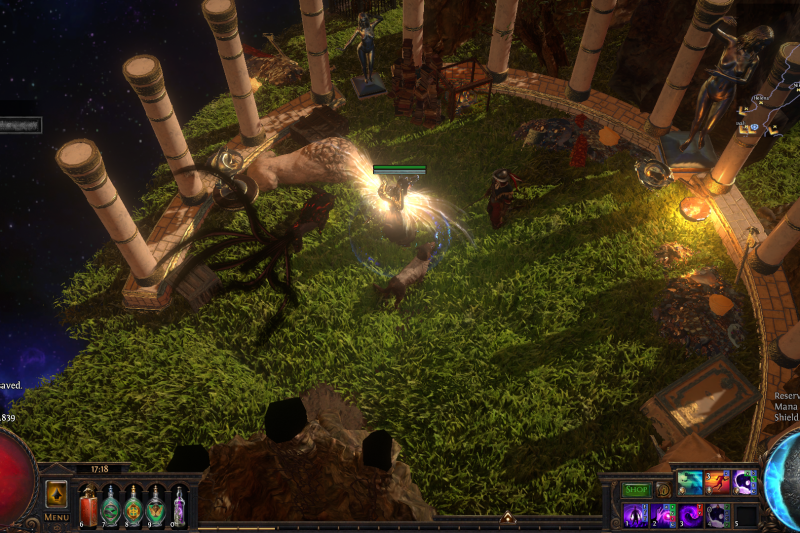800x533 pixels.
Task: Activate the purple vortex skill, slot 3
Action: pyautogui.click(x=690, y=515)
